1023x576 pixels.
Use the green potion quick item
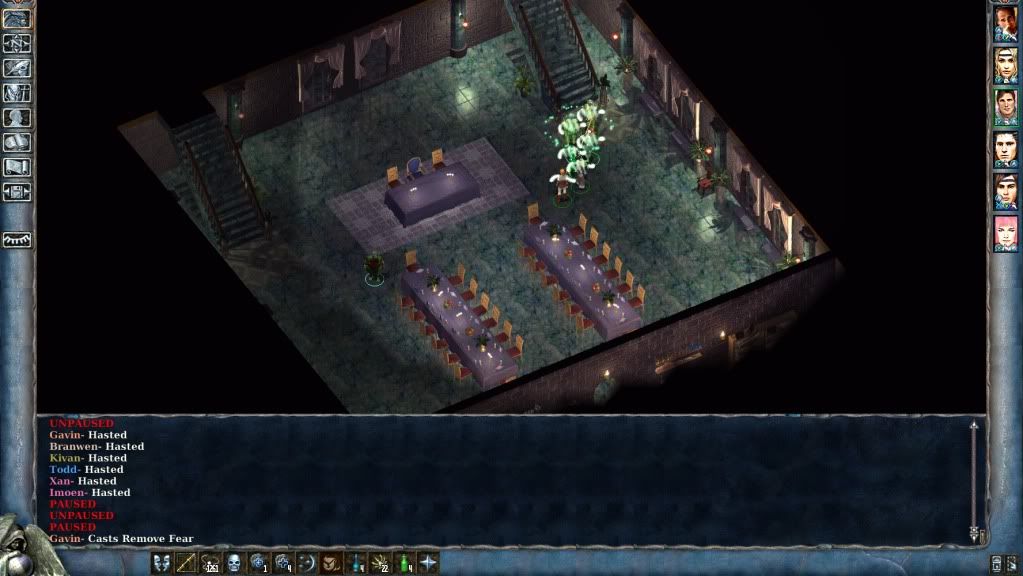[x=404, y=562]
